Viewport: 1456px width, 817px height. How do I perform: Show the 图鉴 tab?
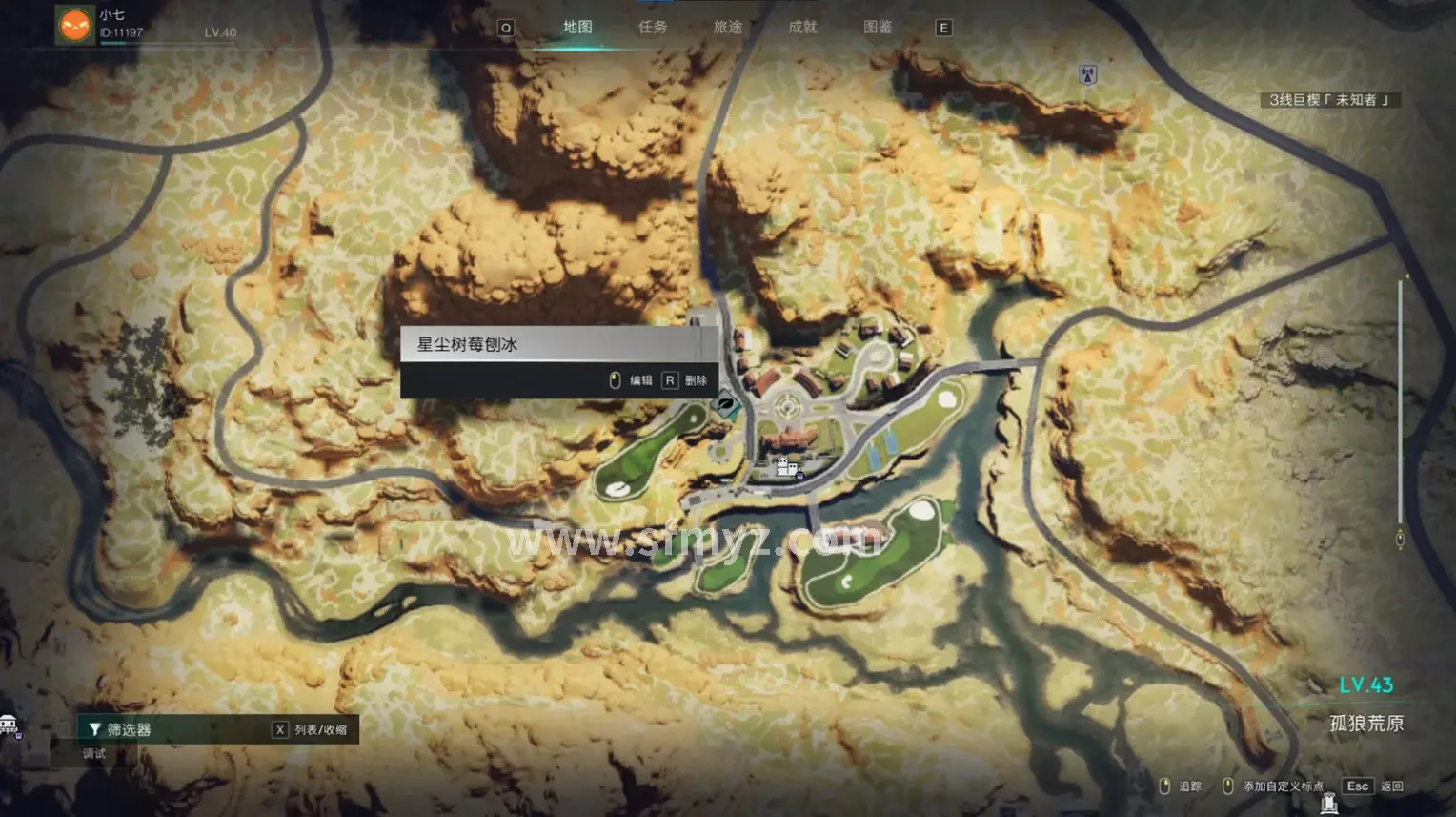pyautogui.click(x=878, y=28)
